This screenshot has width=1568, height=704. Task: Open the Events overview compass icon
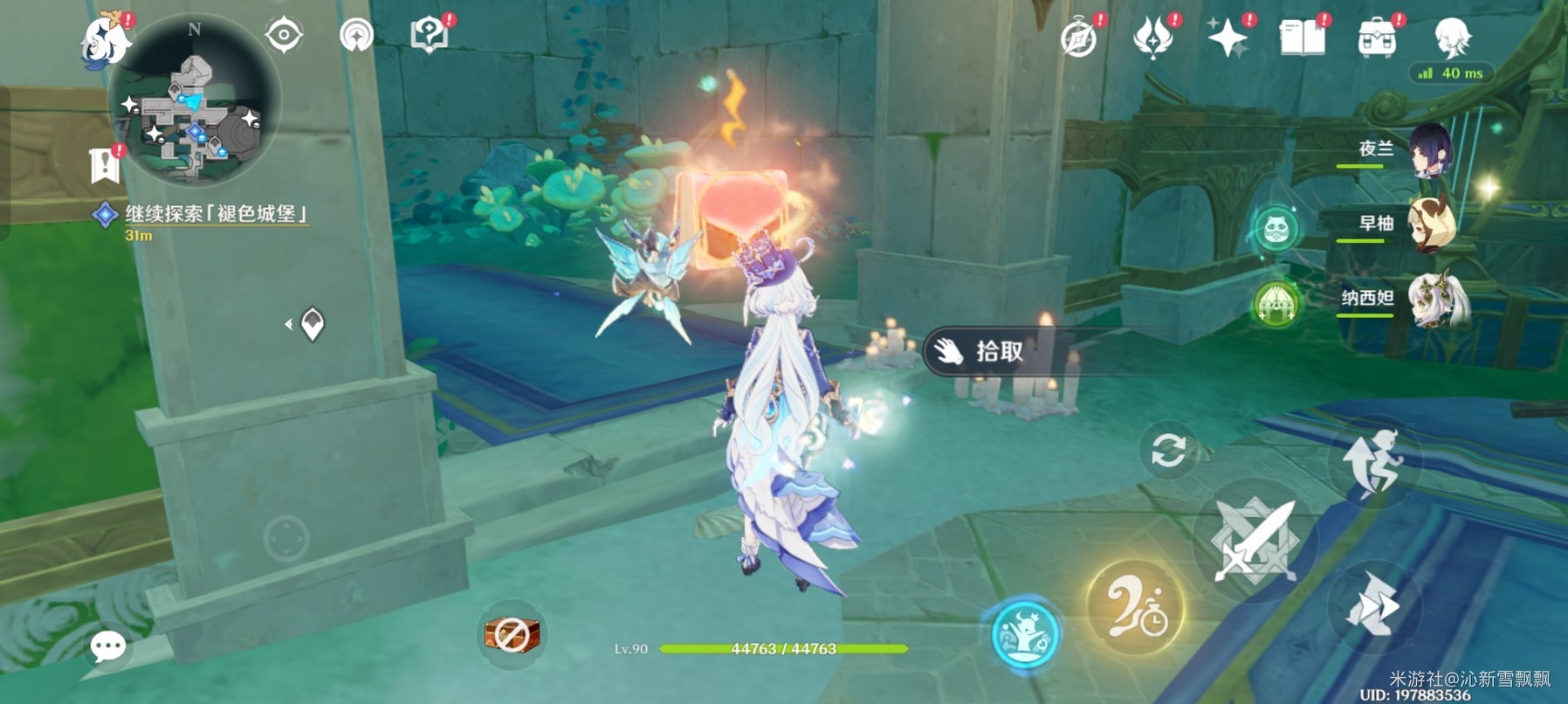pos(1080,37)
